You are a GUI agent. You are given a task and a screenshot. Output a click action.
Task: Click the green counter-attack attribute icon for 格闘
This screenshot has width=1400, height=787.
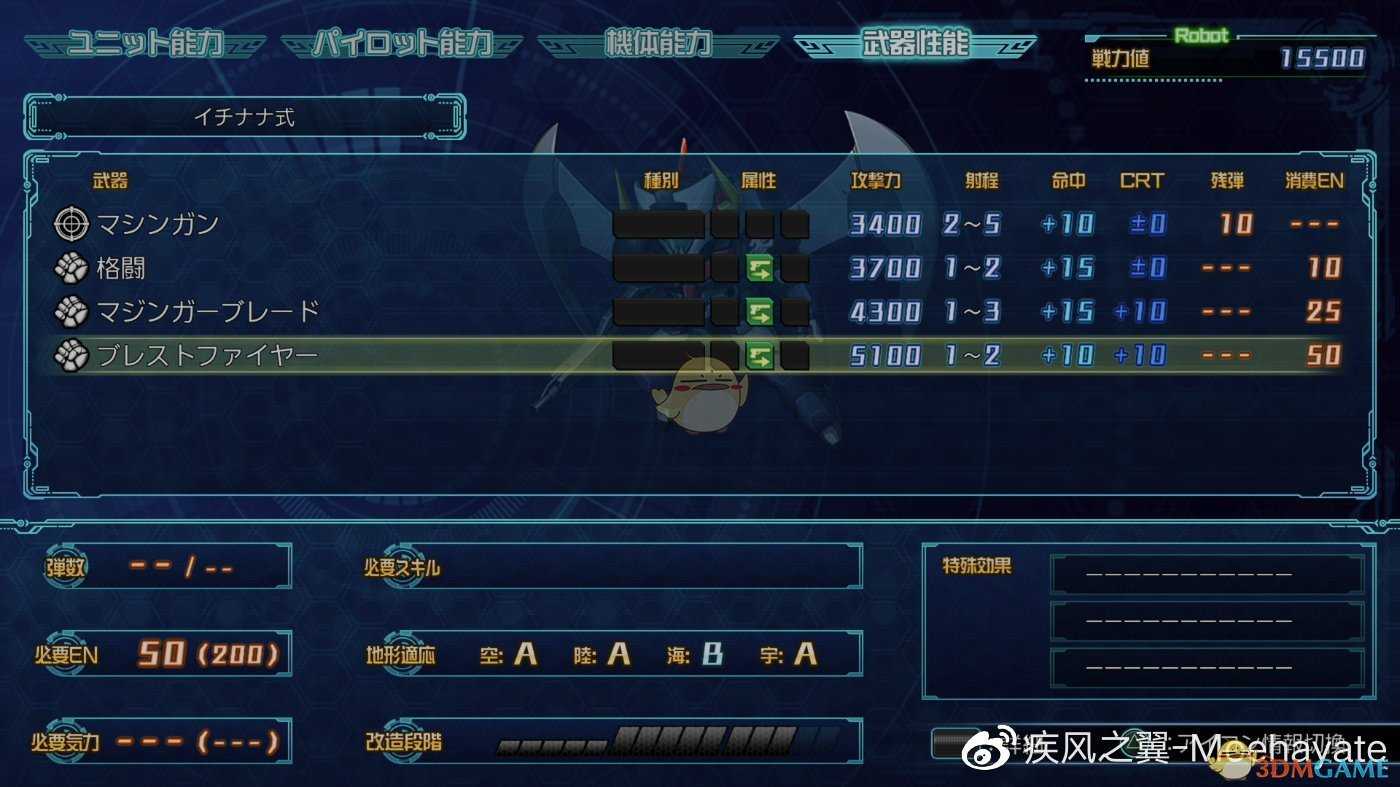pyautogui.click(x=760, y=268)
